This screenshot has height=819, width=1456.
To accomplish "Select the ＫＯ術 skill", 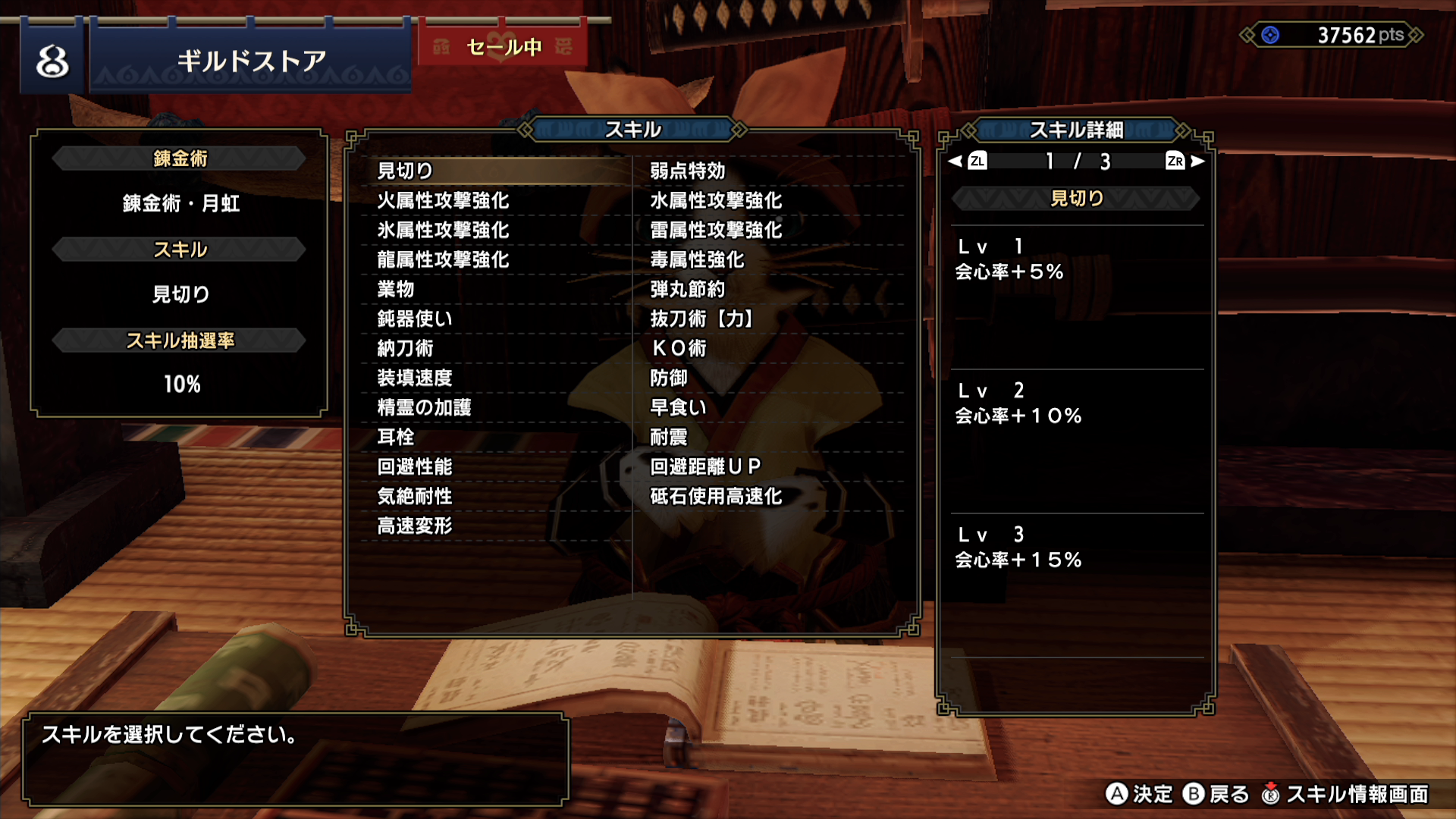I will (x=679, y=348).
